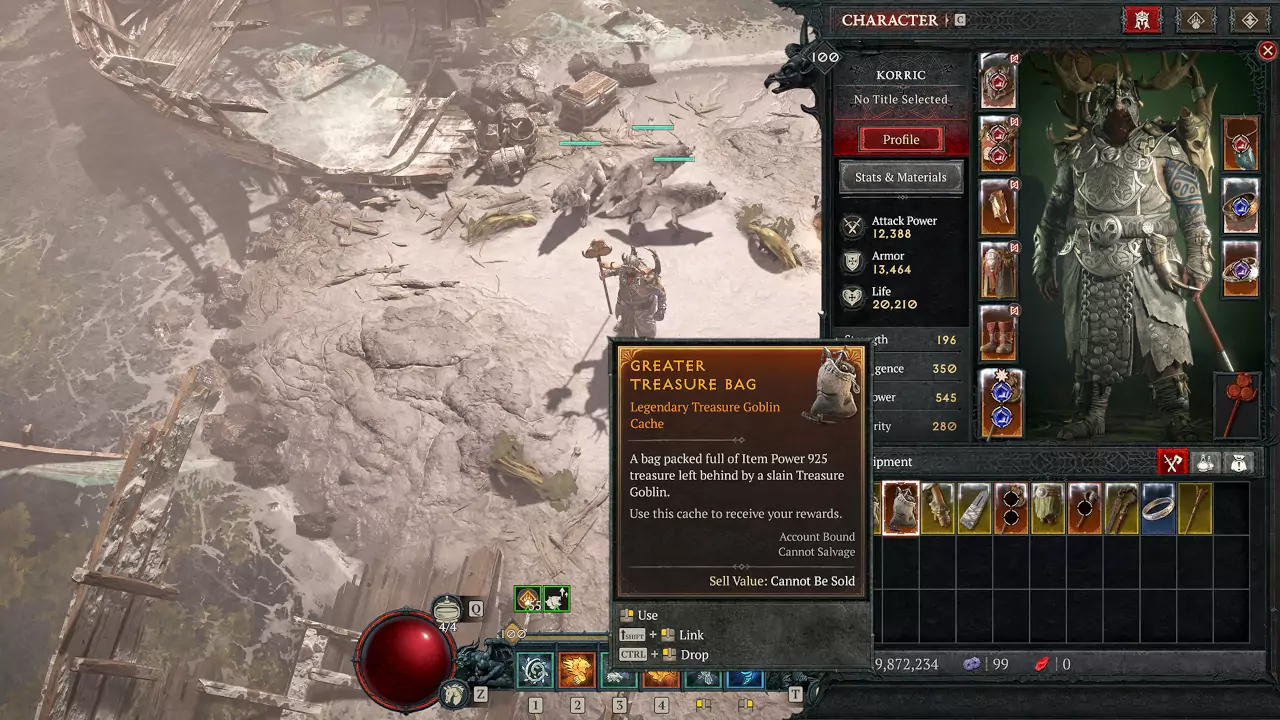Screen dimensions: 1280x720
Task: Open Stats & Materials
Action: point(900,177)
